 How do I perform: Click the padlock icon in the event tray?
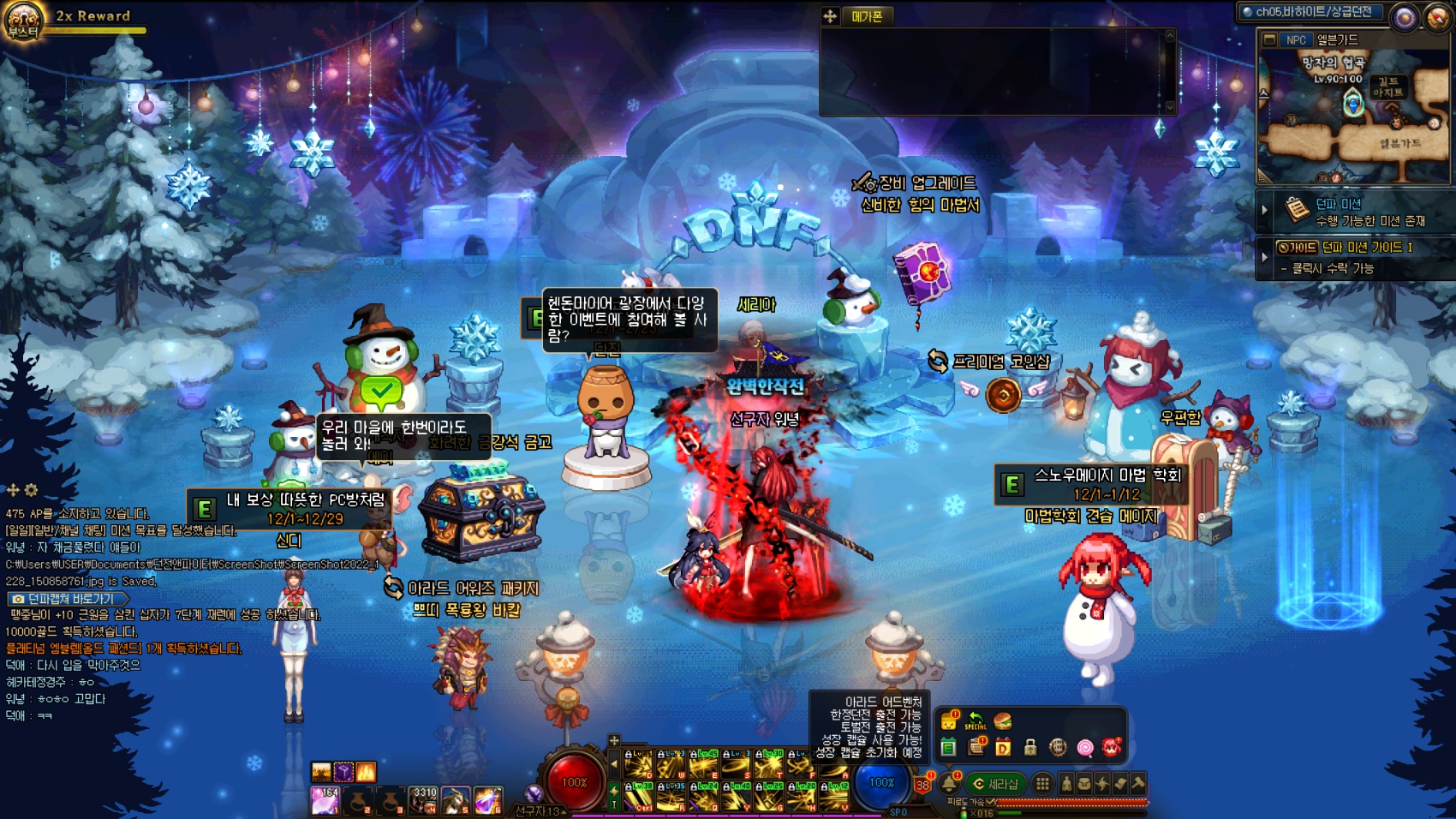click(1030, 748)
